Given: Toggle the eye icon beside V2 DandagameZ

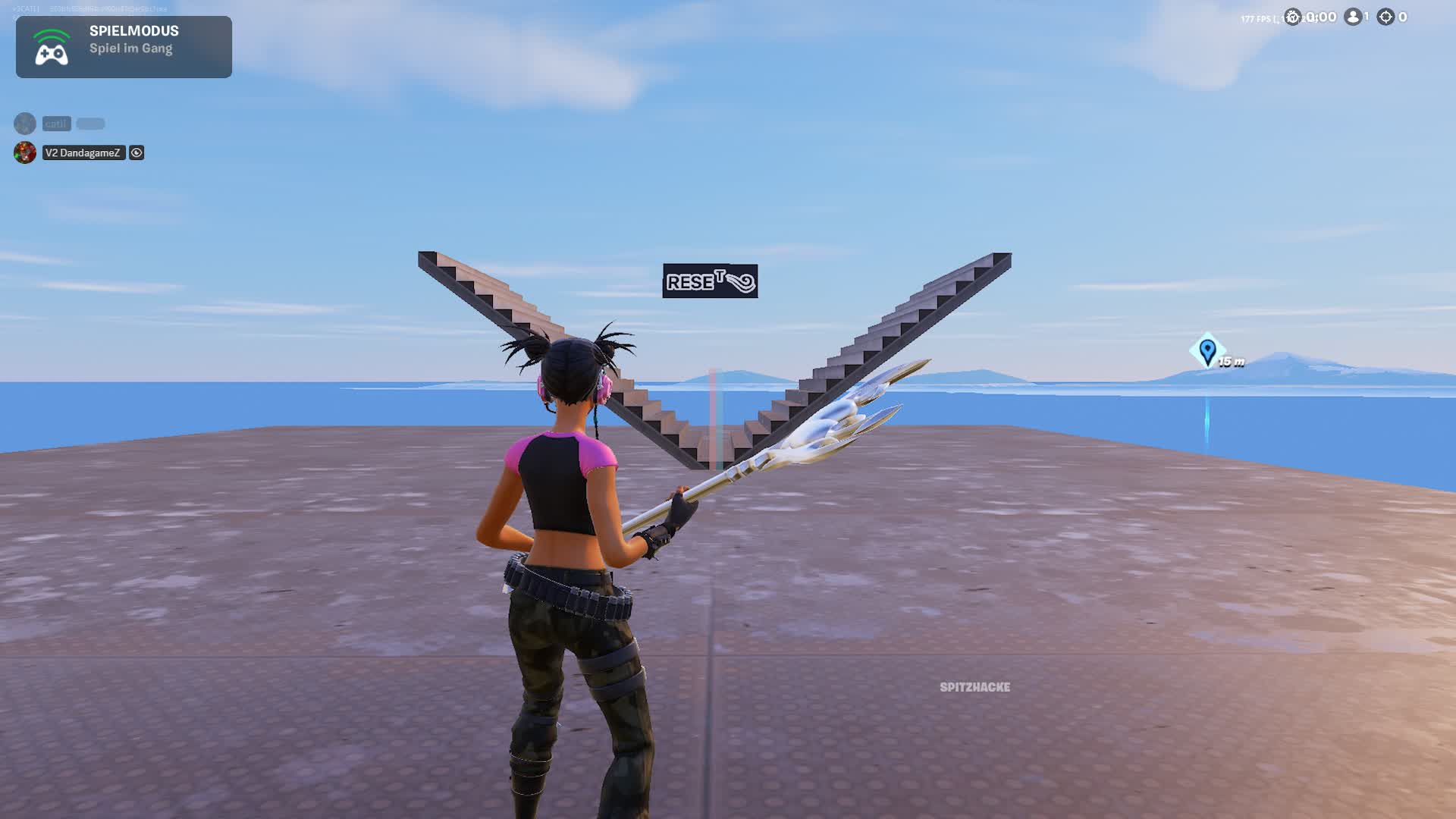Looking at the screenshot, I should pos(136,152).
